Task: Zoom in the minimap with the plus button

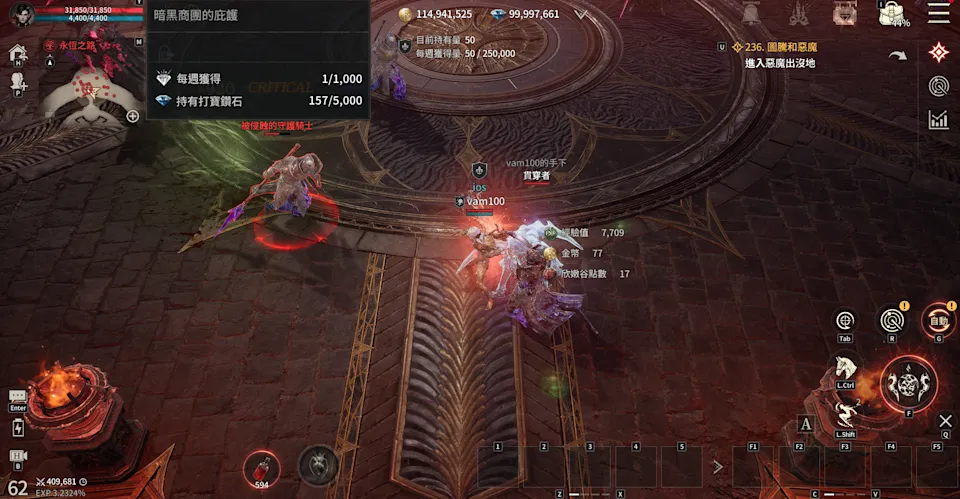Action: [x=132, y=116]
